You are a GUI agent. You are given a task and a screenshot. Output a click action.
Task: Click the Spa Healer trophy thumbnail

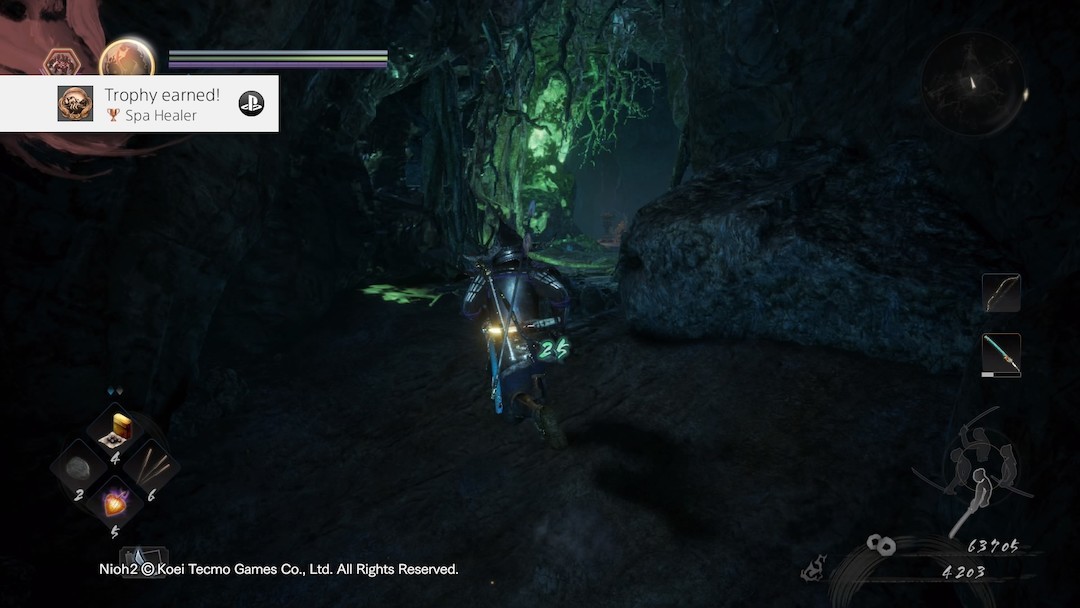click(x=76, y=103)
